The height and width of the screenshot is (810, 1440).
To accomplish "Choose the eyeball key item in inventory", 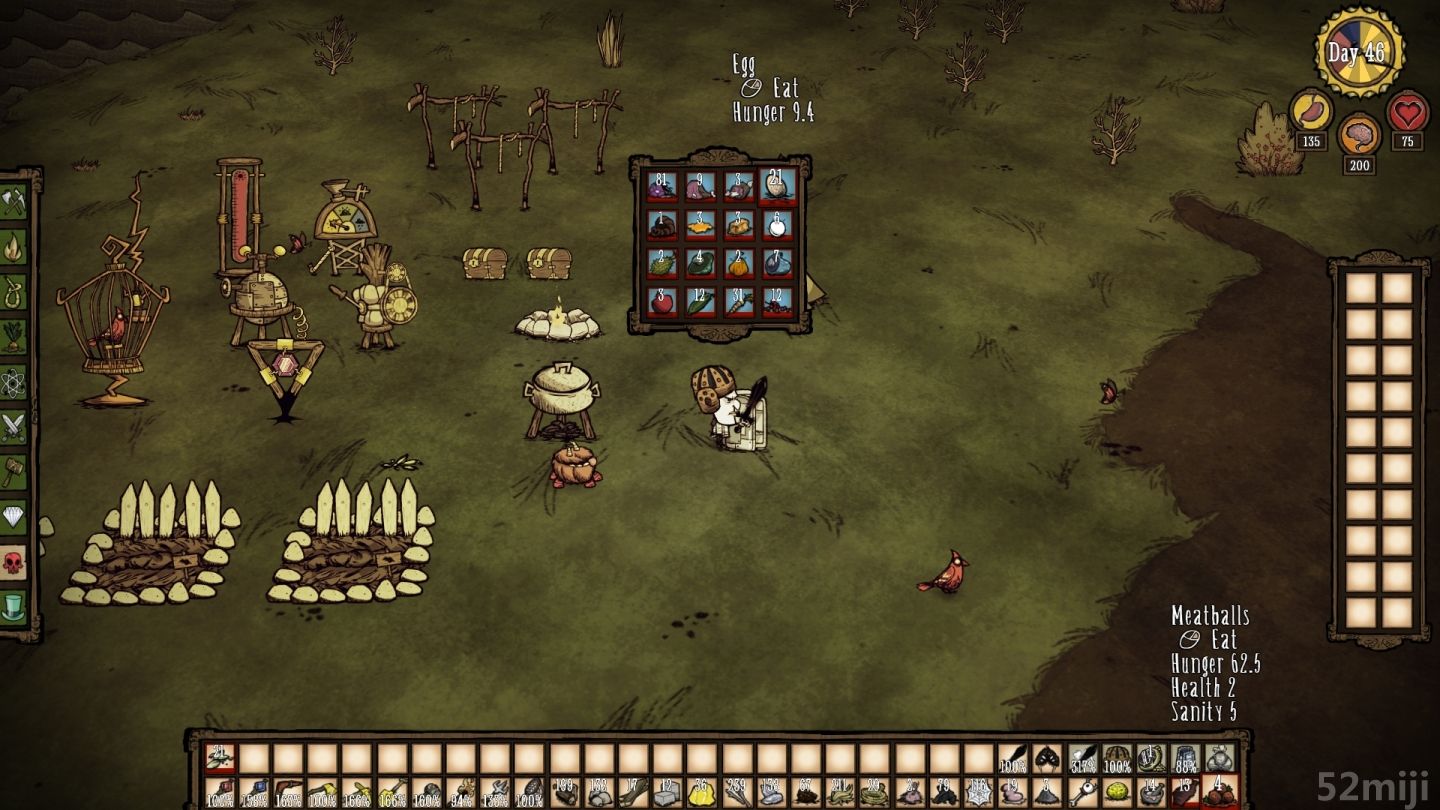I will (1081, 793).
